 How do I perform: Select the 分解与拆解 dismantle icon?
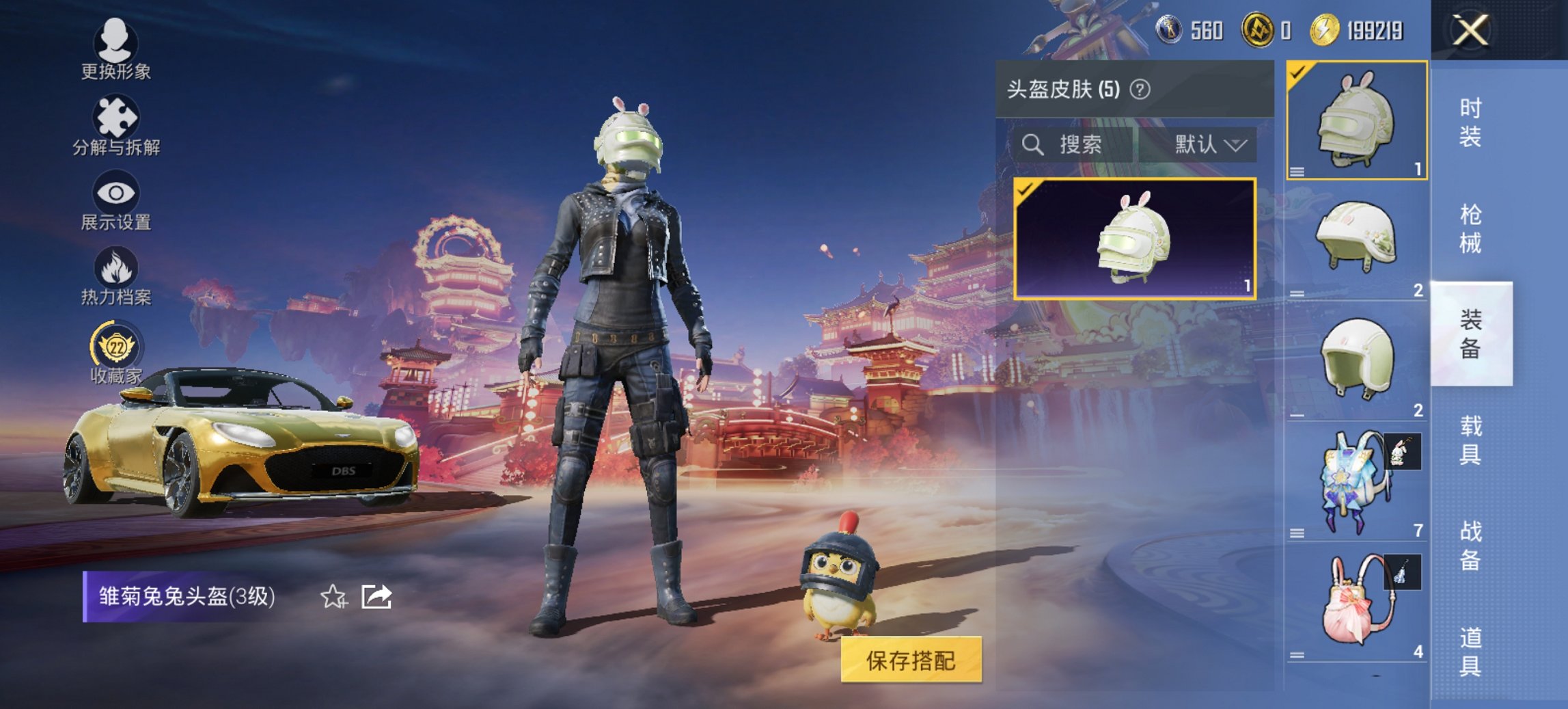coord(116,126)
